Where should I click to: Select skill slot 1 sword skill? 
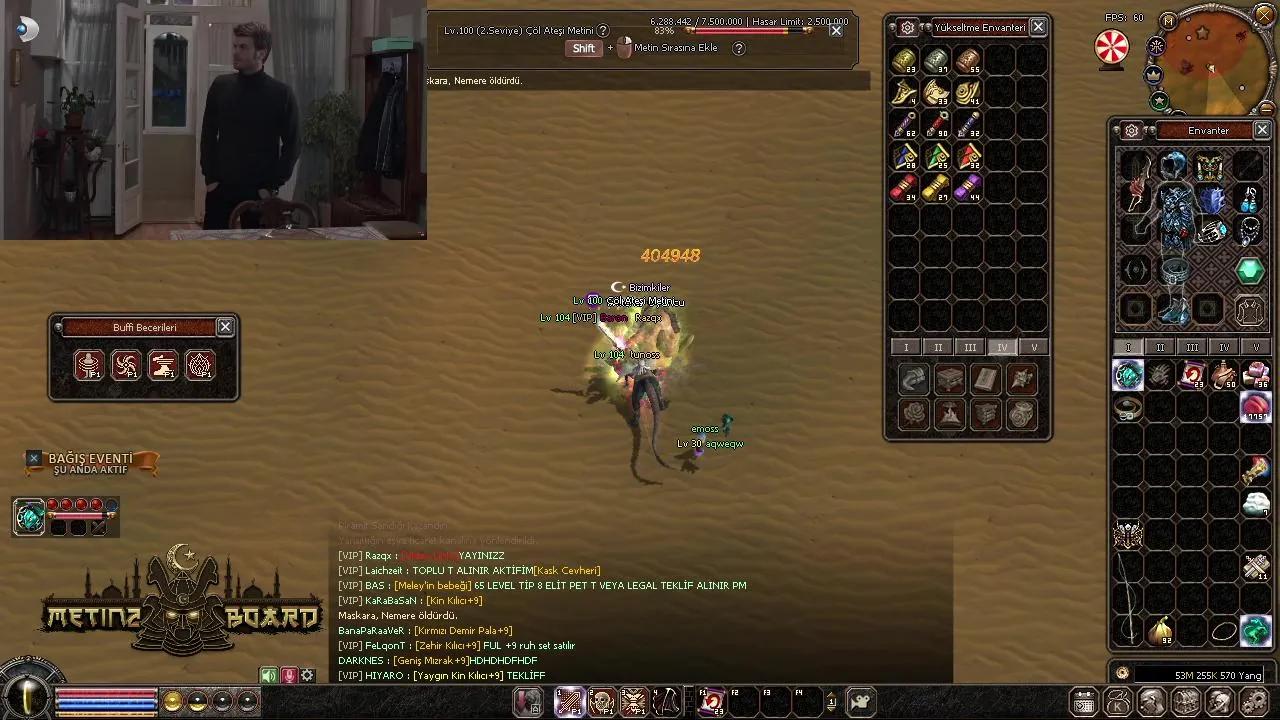click(571, 700)
